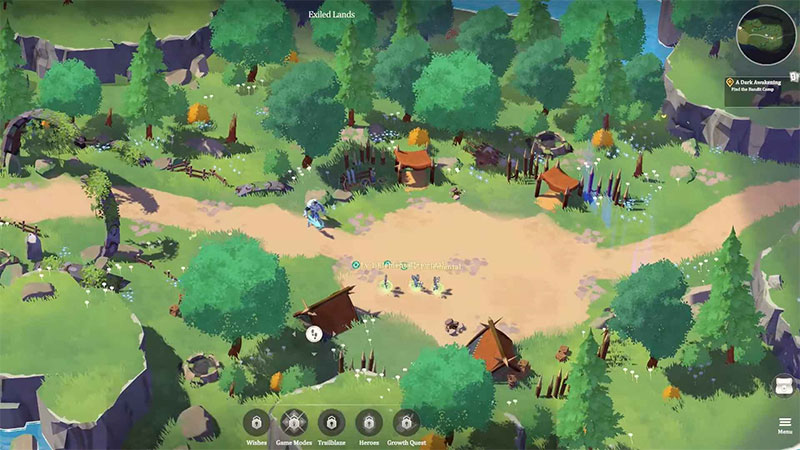Open the white chest icon above Menu
Image resolution: width=800 pixels, height=450 pixels.
785,385
